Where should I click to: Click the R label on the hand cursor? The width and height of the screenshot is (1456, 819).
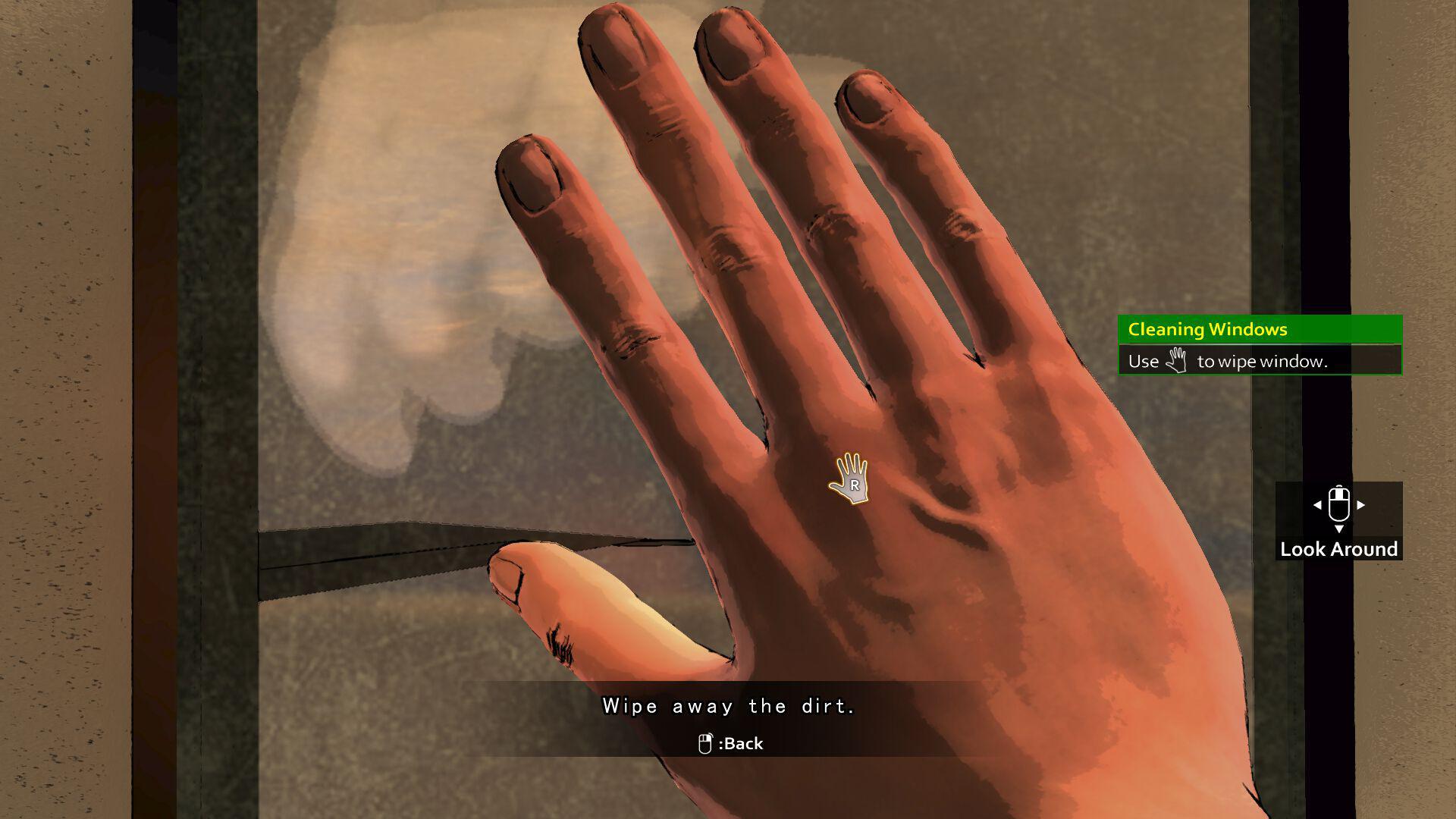point(855,484)
